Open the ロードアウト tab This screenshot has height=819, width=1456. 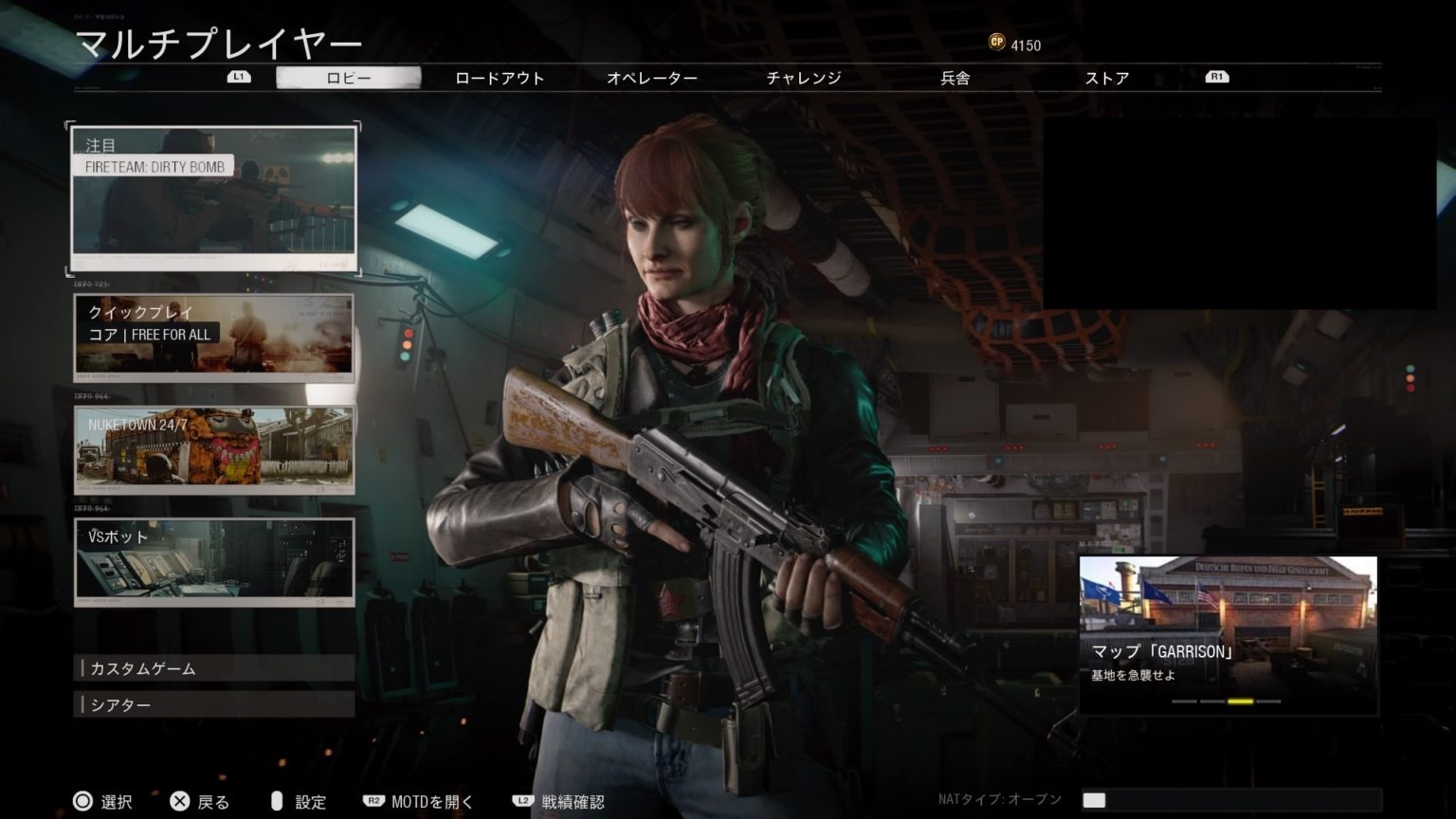pyautogui.click(x=500, y=78)
